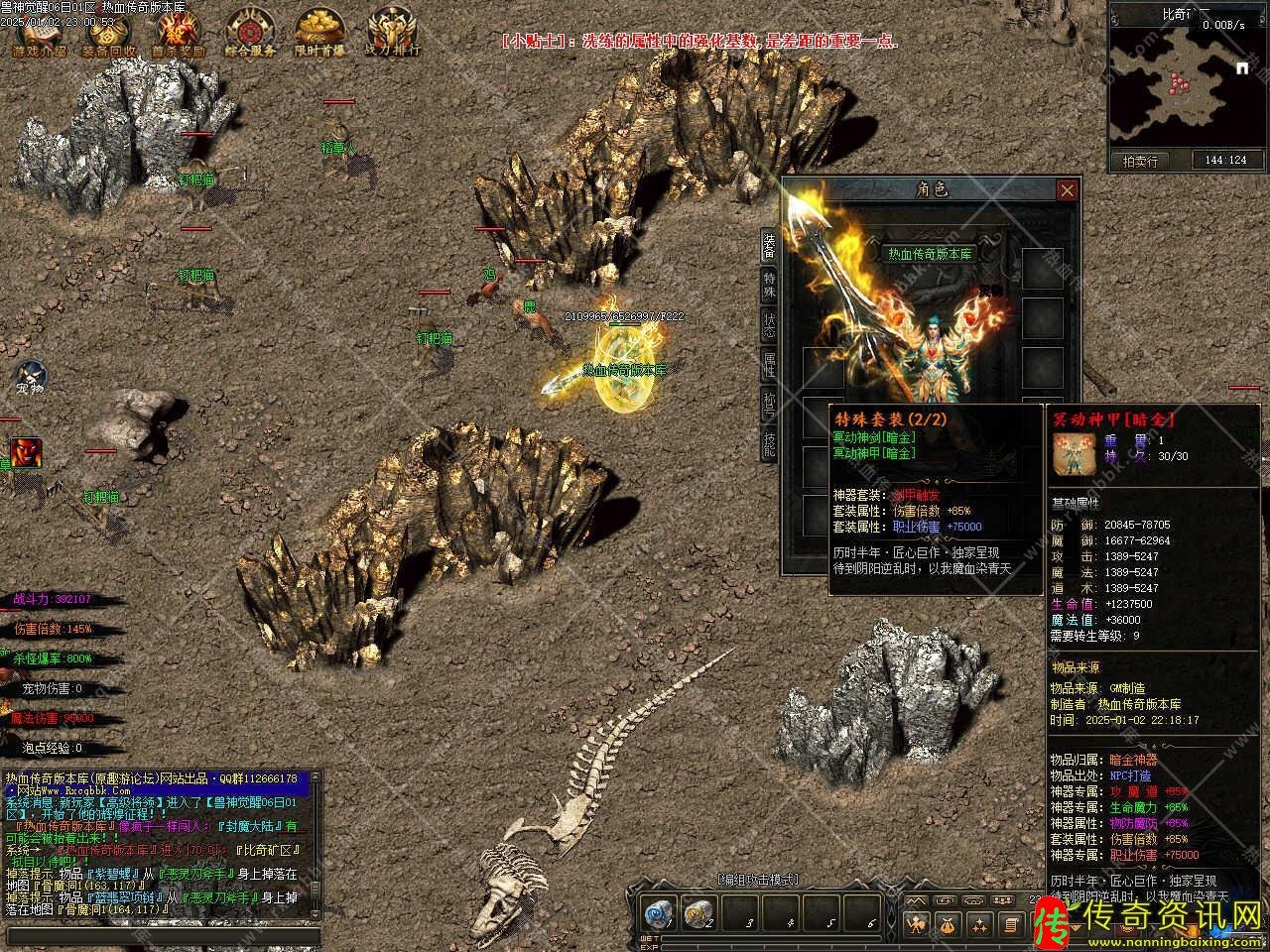Switch to the 装备 equipment tab
Screen dimensions: 1270x952
pyautogui.click(x=769, y=246)
